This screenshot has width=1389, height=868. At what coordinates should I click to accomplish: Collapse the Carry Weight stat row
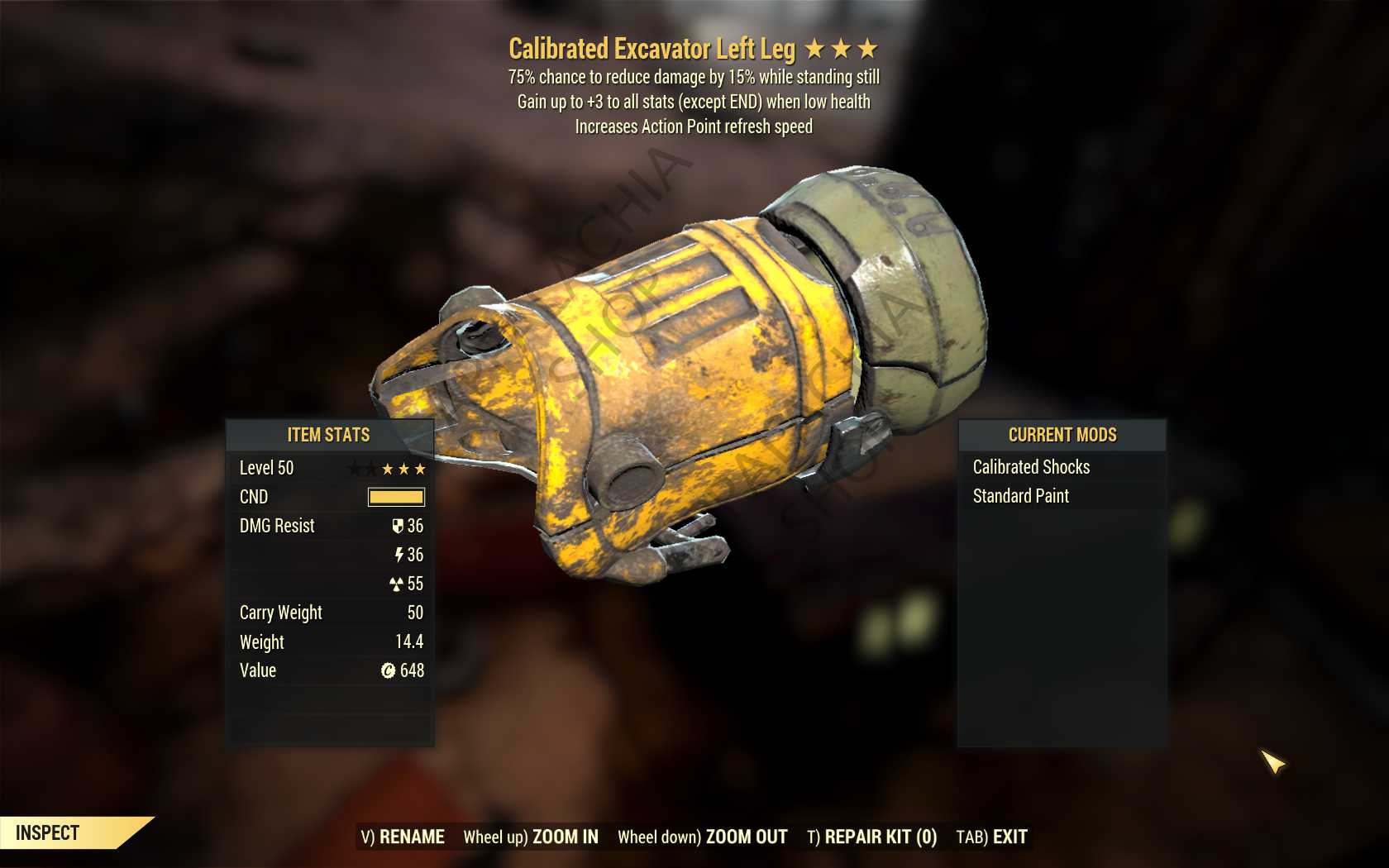tap(331, 613)
